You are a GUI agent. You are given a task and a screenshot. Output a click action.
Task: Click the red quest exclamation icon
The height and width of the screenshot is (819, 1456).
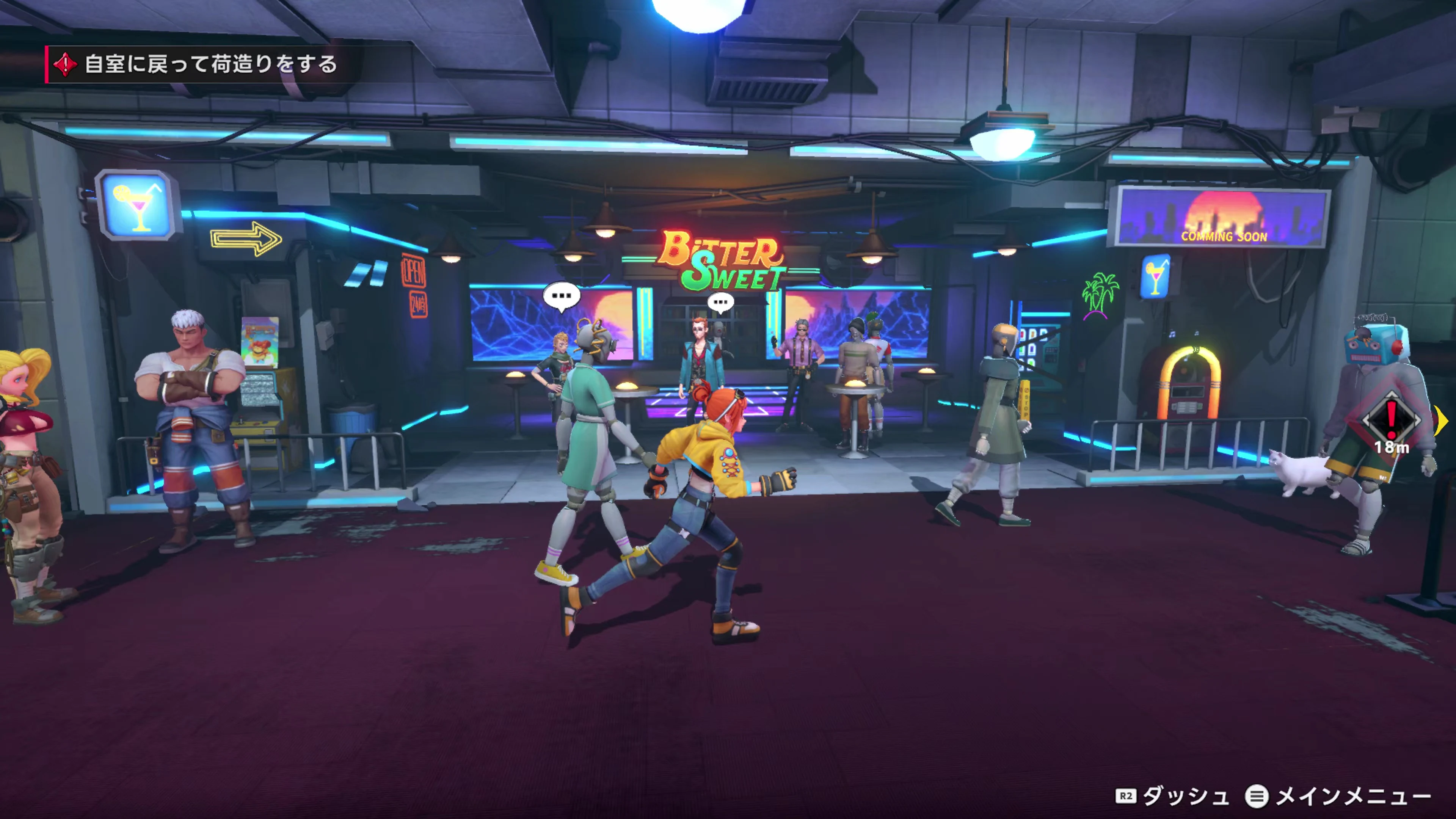(66, 64)
